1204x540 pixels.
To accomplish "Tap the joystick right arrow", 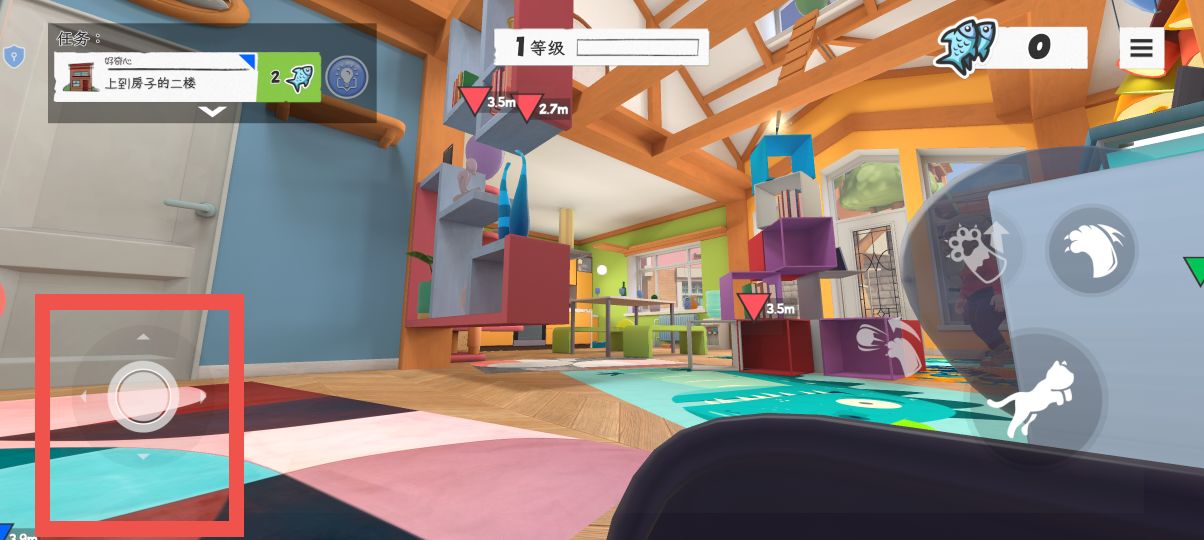I will coord(203,397).
